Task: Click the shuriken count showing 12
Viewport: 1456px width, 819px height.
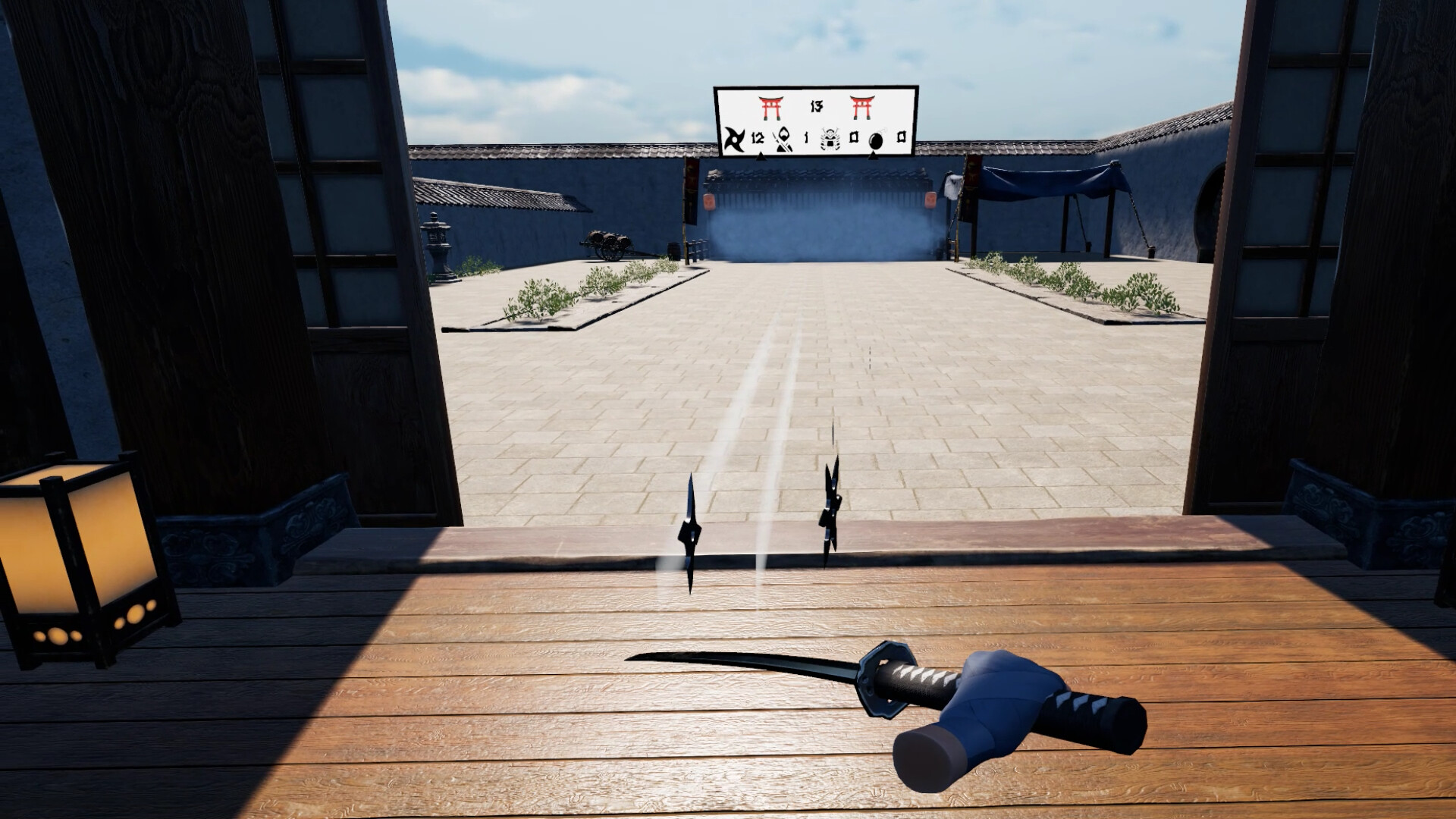Action: point(758,138)
